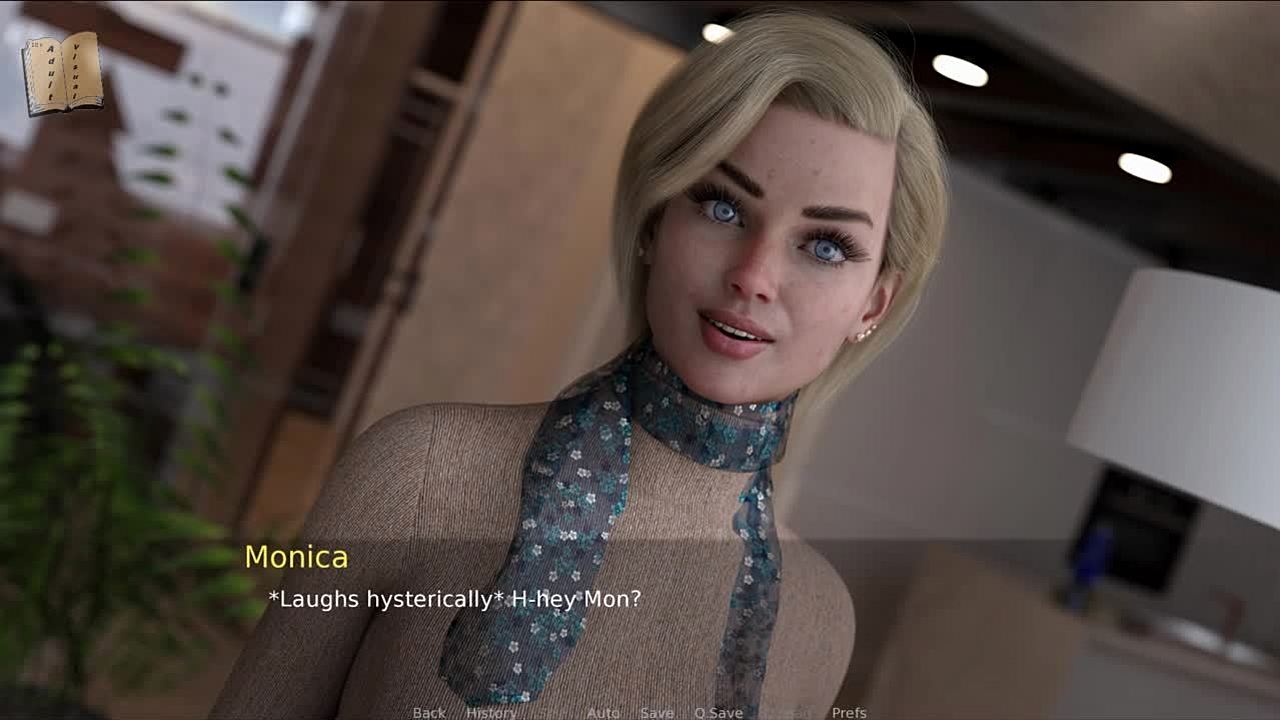Screen dimensions: 1280x720
Task: Toggle Auto dialogue advance
Action: [x=603, y=712]
